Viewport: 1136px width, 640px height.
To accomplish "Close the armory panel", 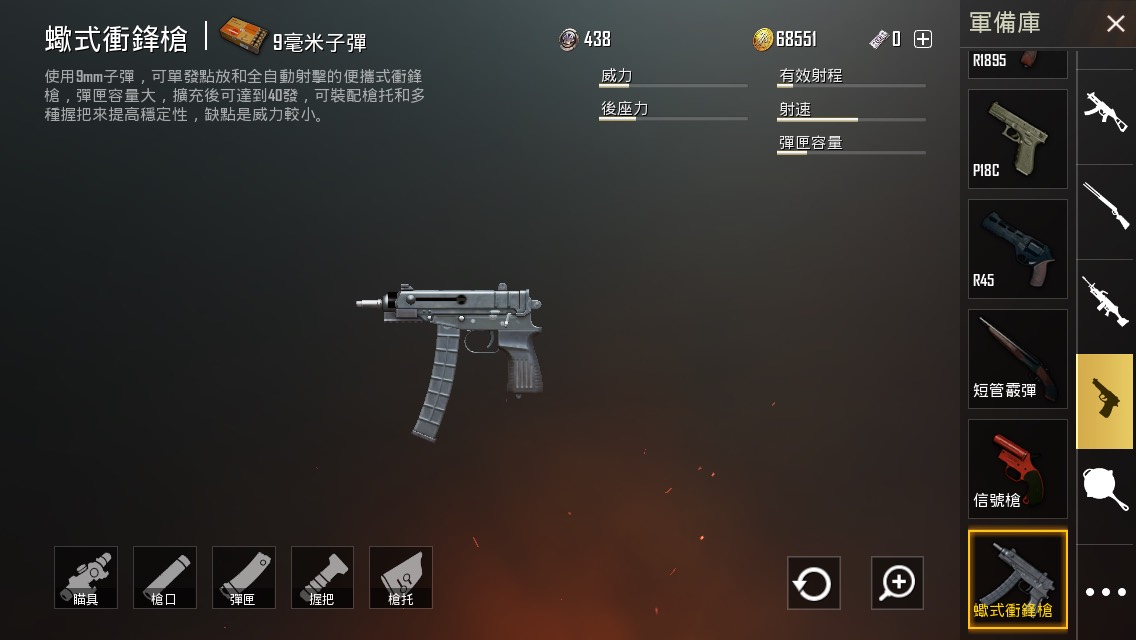I will coord(1115,24).
